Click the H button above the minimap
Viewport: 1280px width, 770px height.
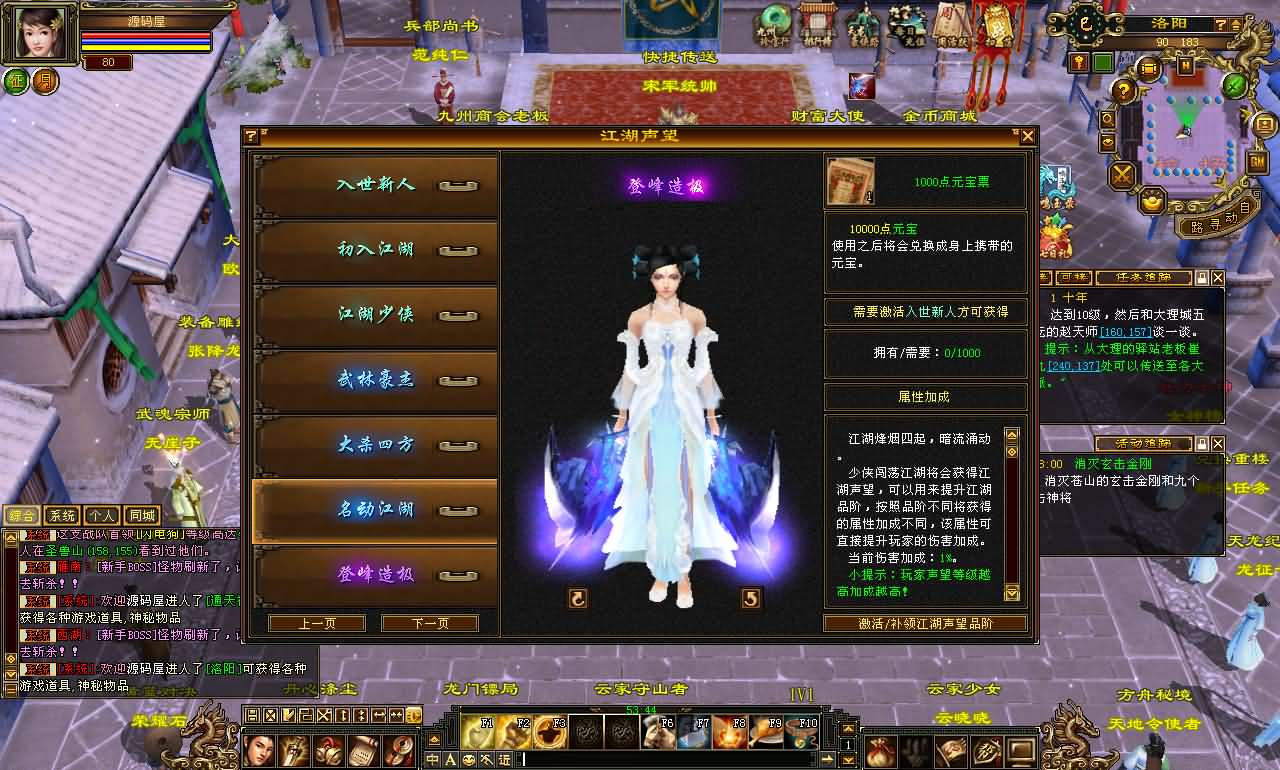point(1185,64)
